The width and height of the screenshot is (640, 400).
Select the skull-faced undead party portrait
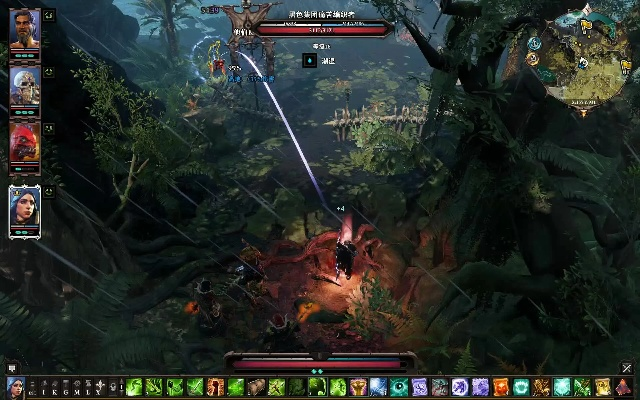[24, 86]
